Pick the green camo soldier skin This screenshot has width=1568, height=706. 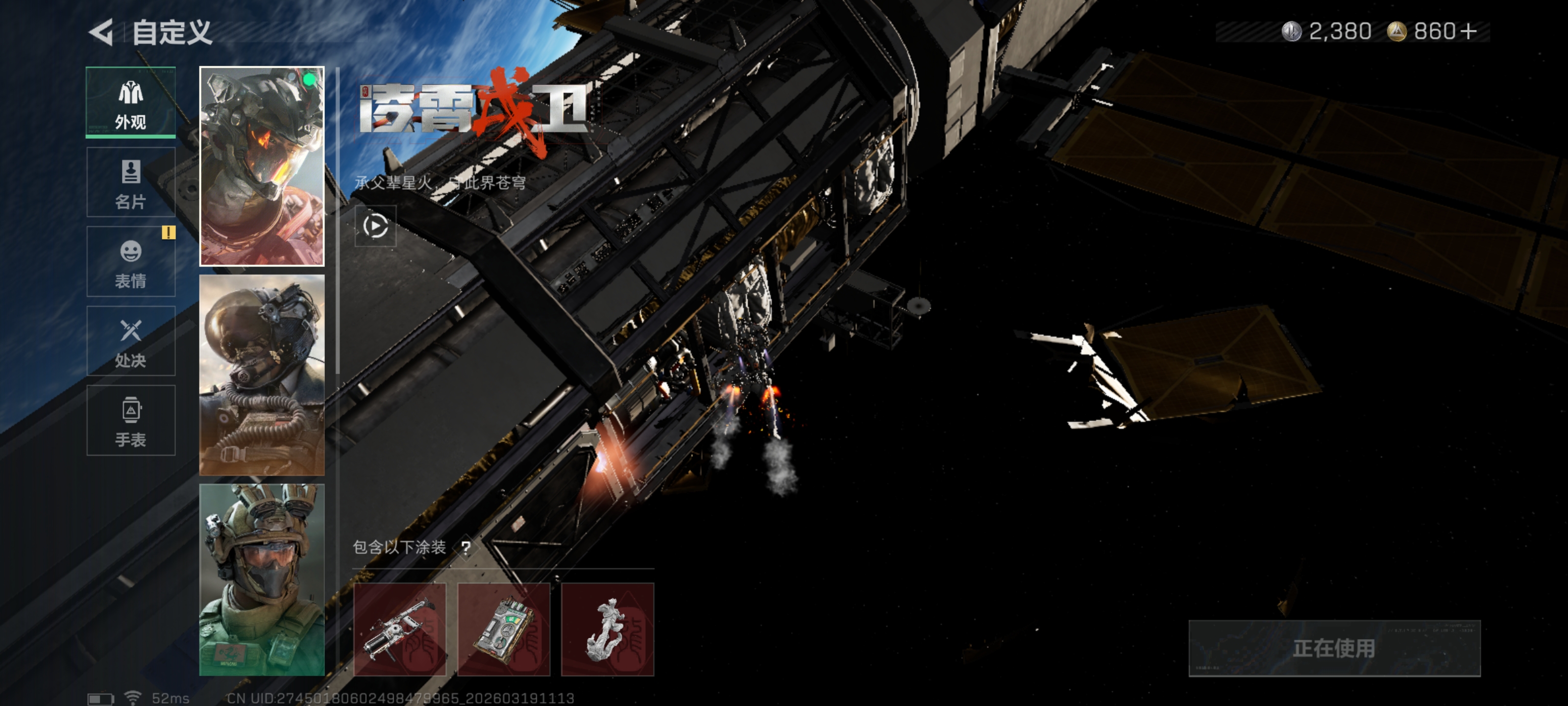click(x=262, y=580)
